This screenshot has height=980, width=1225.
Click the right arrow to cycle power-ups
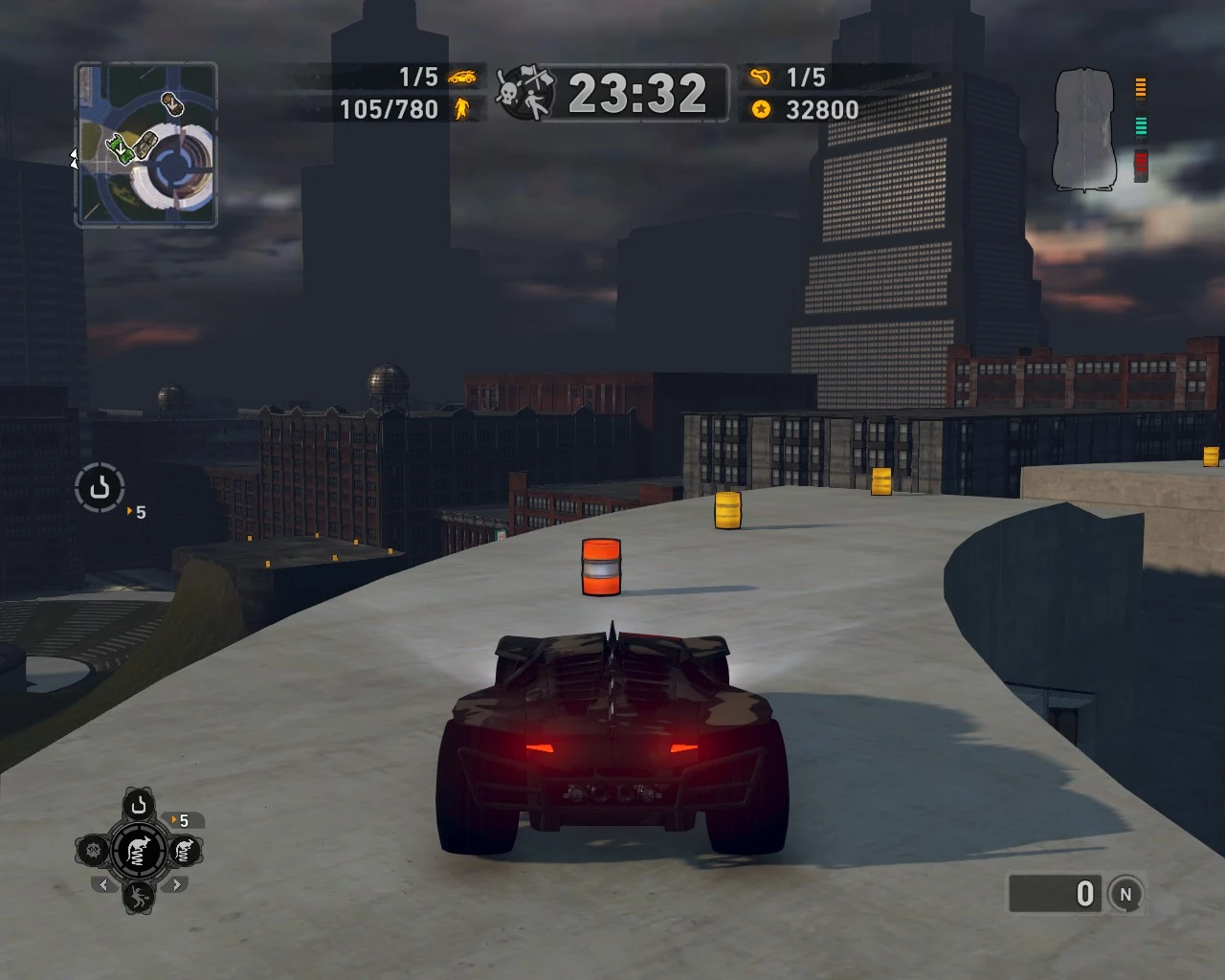[x=176, y=885]
